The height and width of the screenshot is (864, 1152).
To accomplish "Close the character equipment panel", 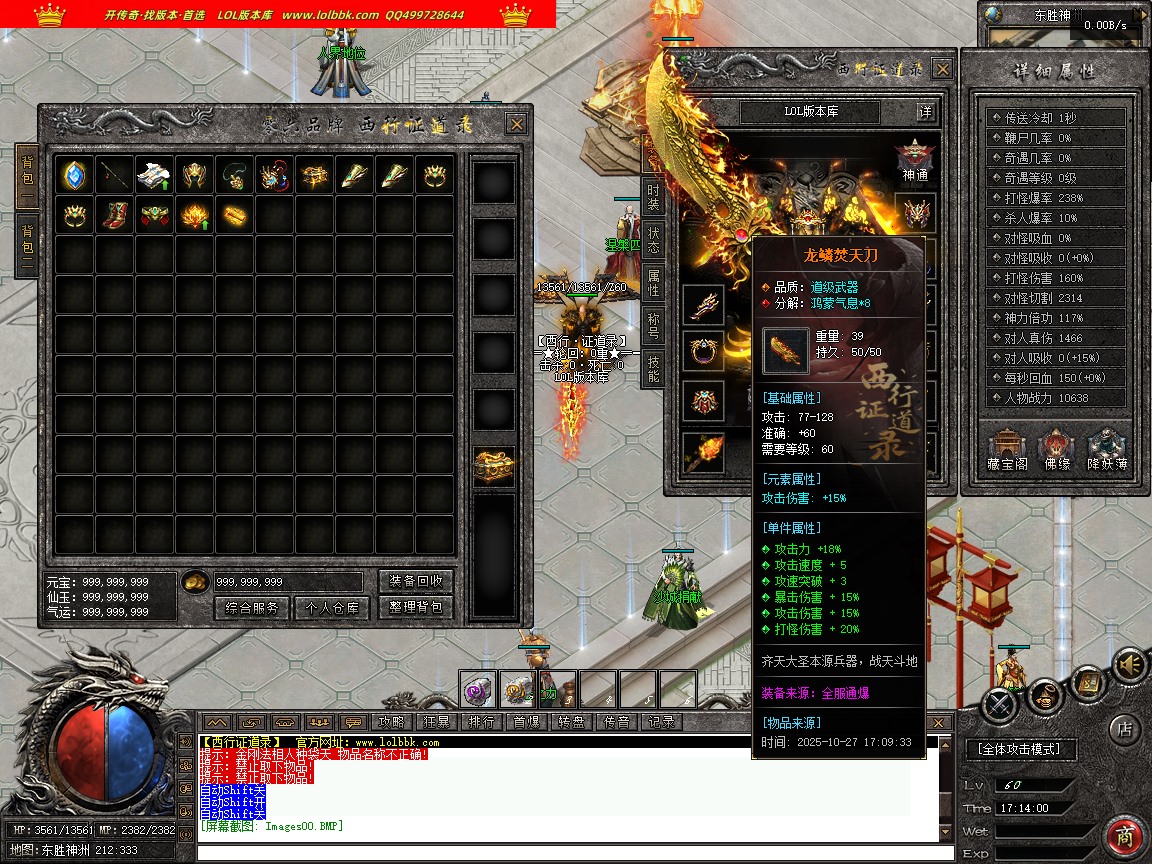I will [x=942, y=69].
